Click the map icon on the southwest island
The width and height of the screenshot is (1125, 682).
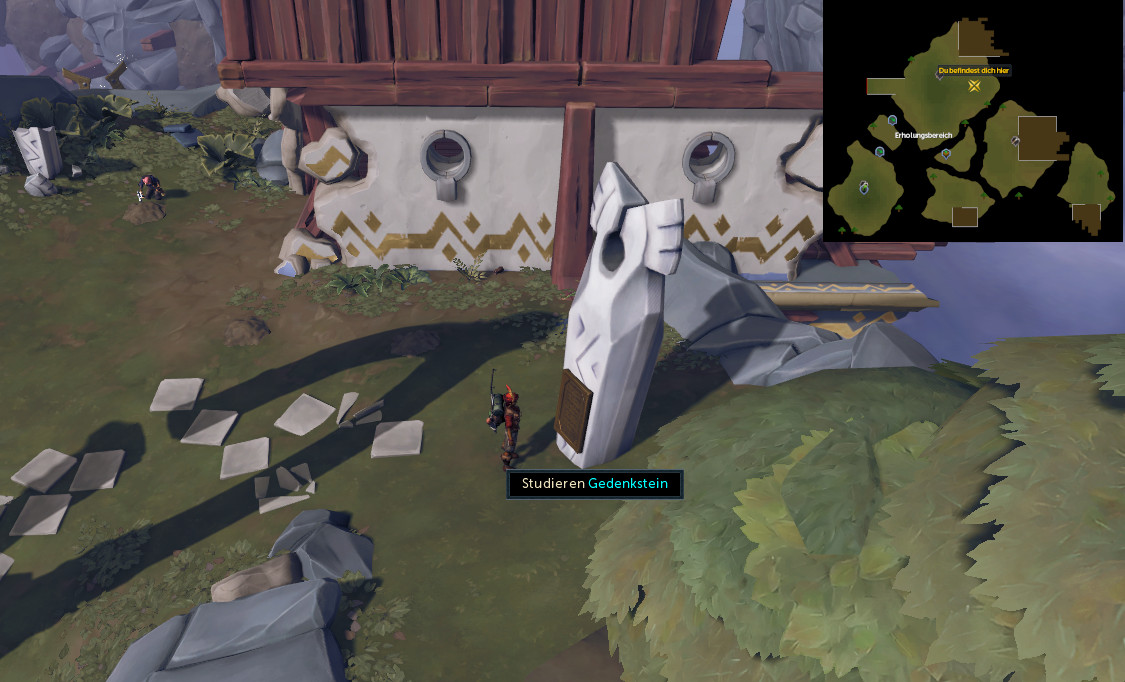pyautogui.click(x=863, y=186)
